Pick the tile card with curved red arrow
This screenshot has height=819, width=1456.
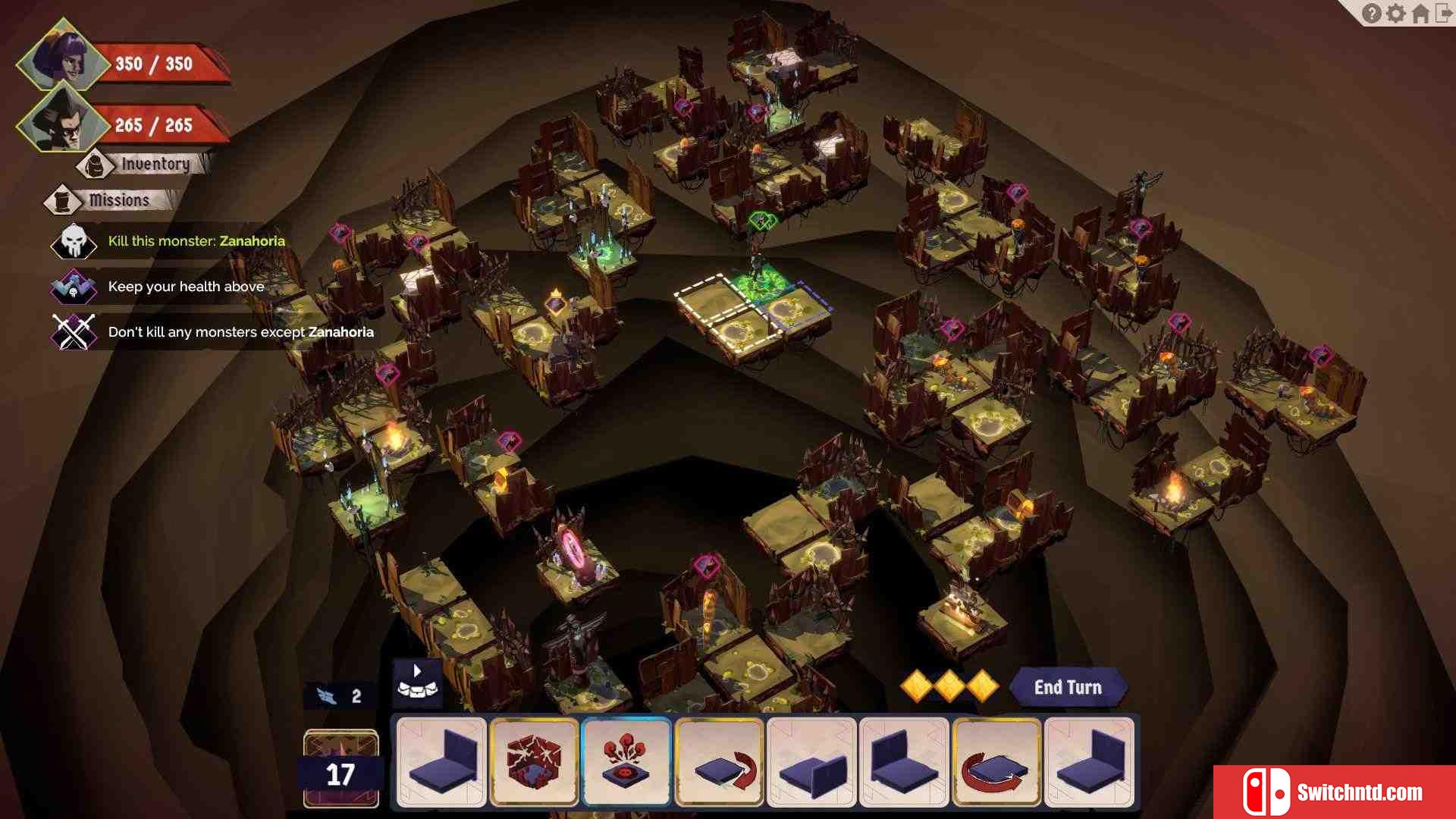[x=719, y=761]
